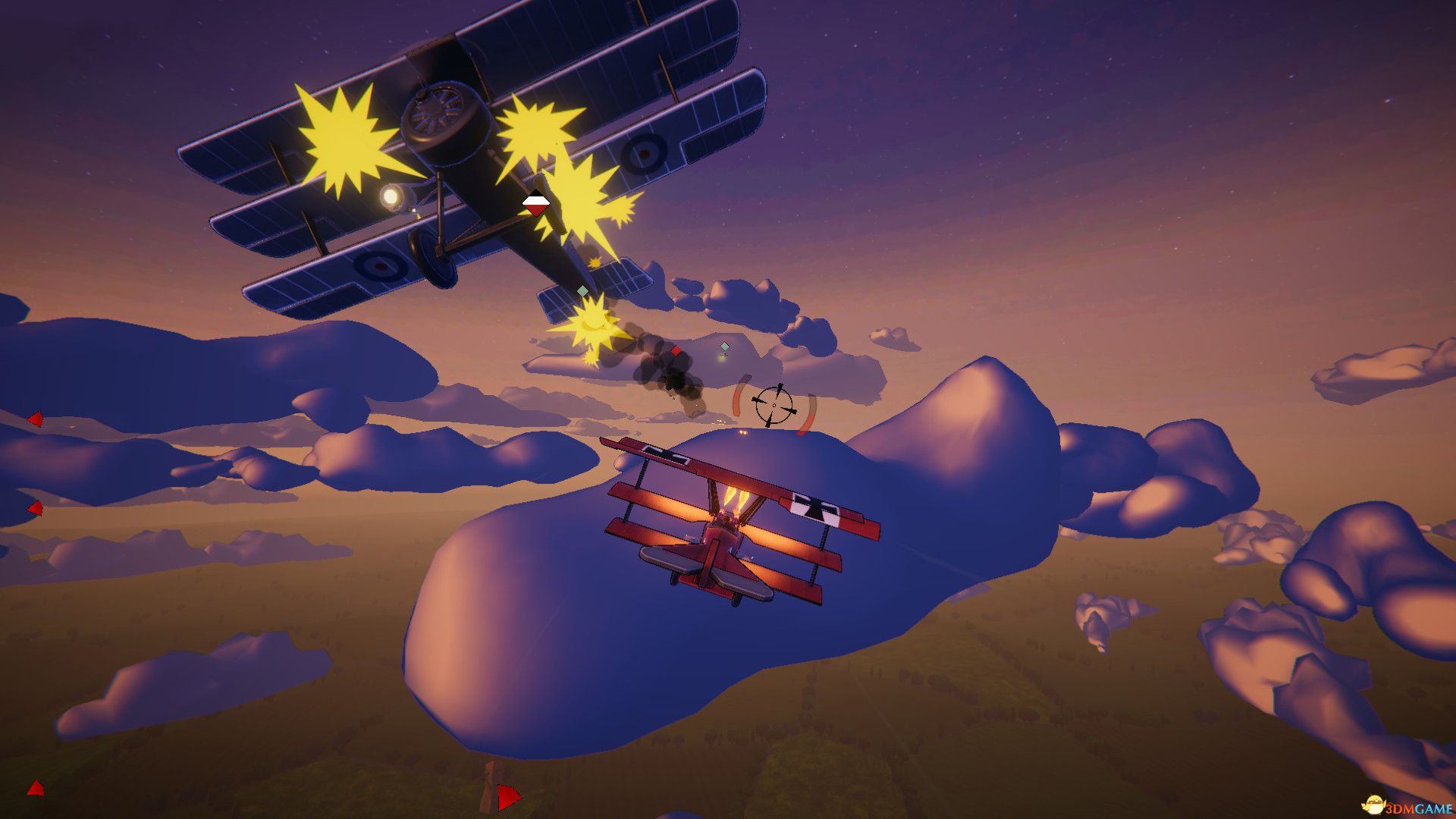Click the green diamond marker right of the smoke
The width and height of the screenshot is (1456, 819).
(724, 347)
